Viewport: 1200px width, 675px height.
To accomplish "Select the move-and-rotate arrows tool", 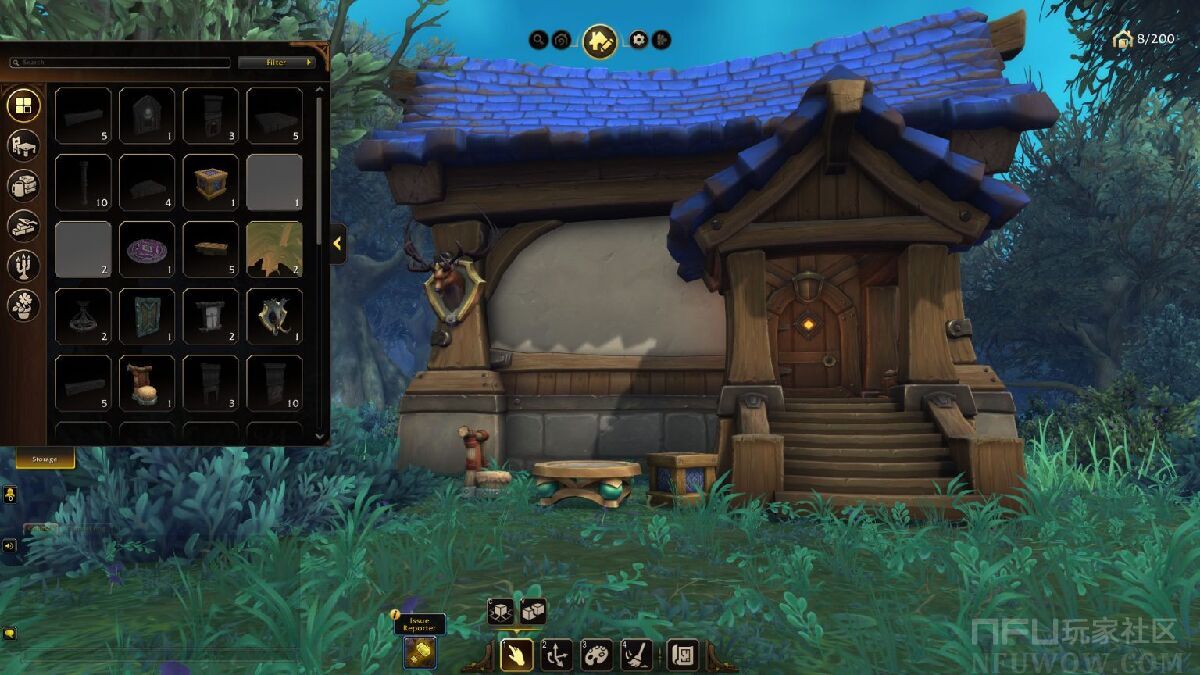I will [557, 654].
